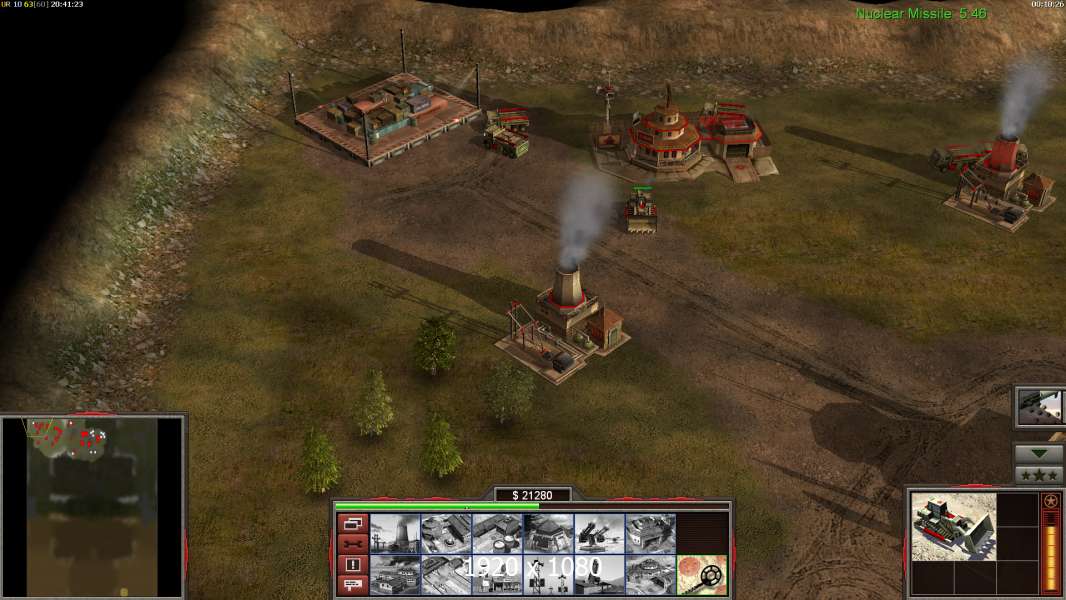1066x600 pixels.
Task: Choose the Supply Center build icon with round tanks
Action: (497, 534)
